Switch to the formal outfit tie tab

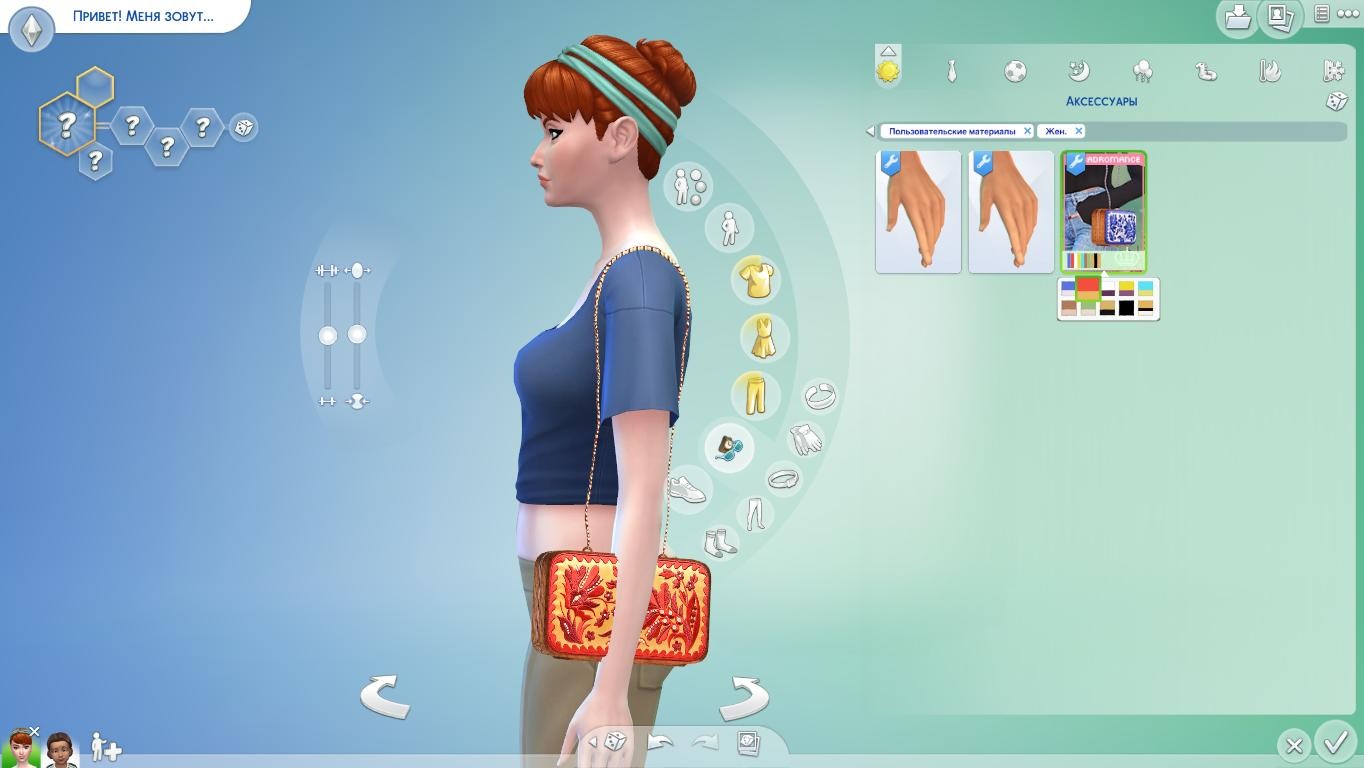coord(952,71)
